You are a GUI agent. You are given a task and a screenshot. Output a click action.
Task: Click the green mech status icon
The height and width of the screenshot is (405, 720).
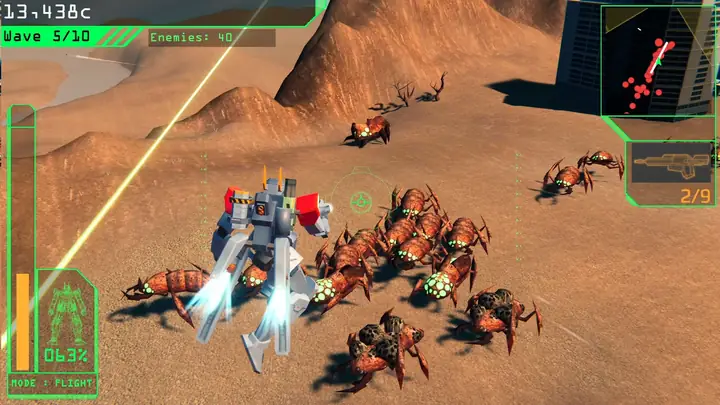66,310
